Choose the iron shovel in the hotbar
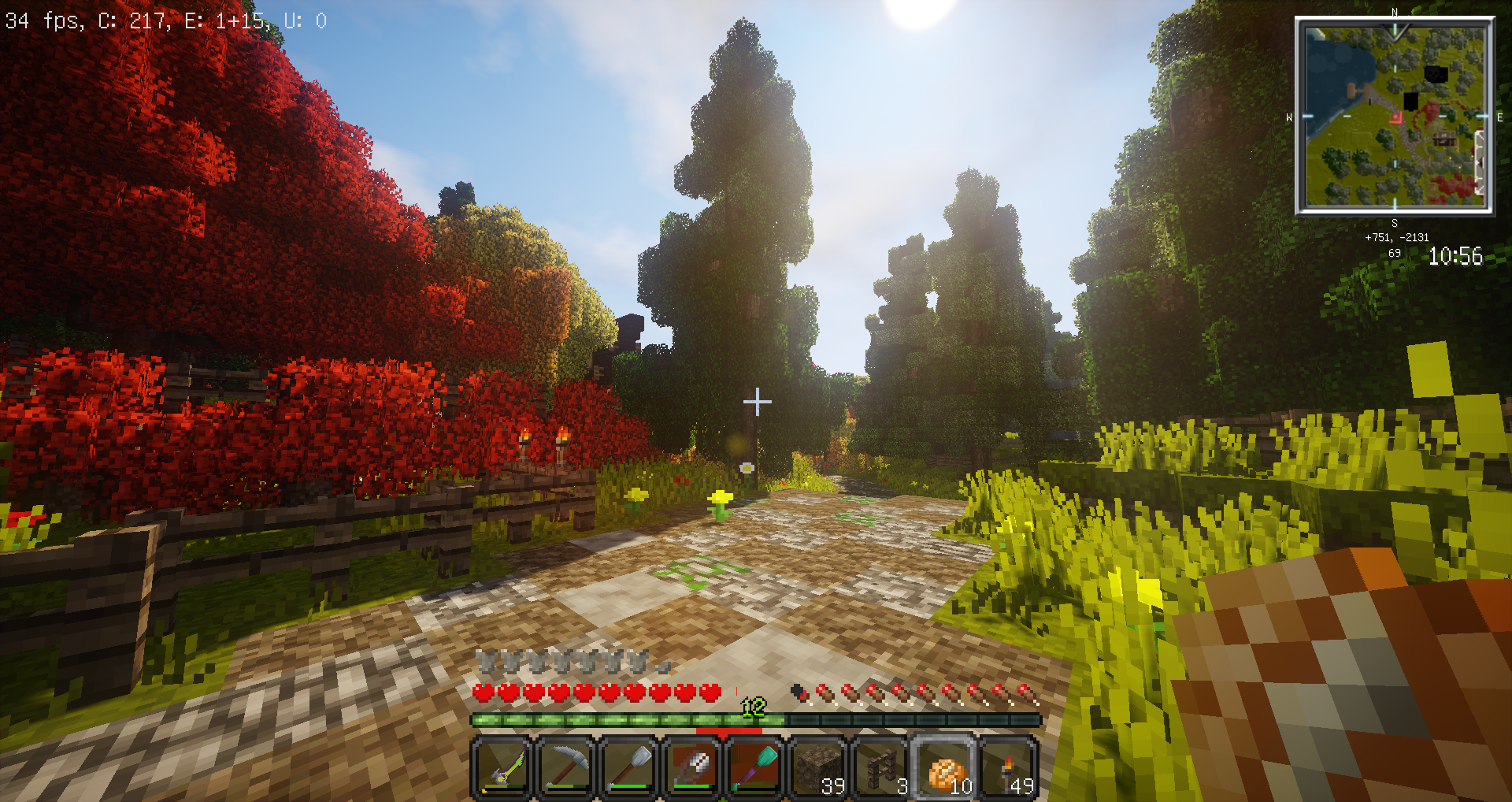Screen dimensions: 1512x802 (x=628, y=767)
